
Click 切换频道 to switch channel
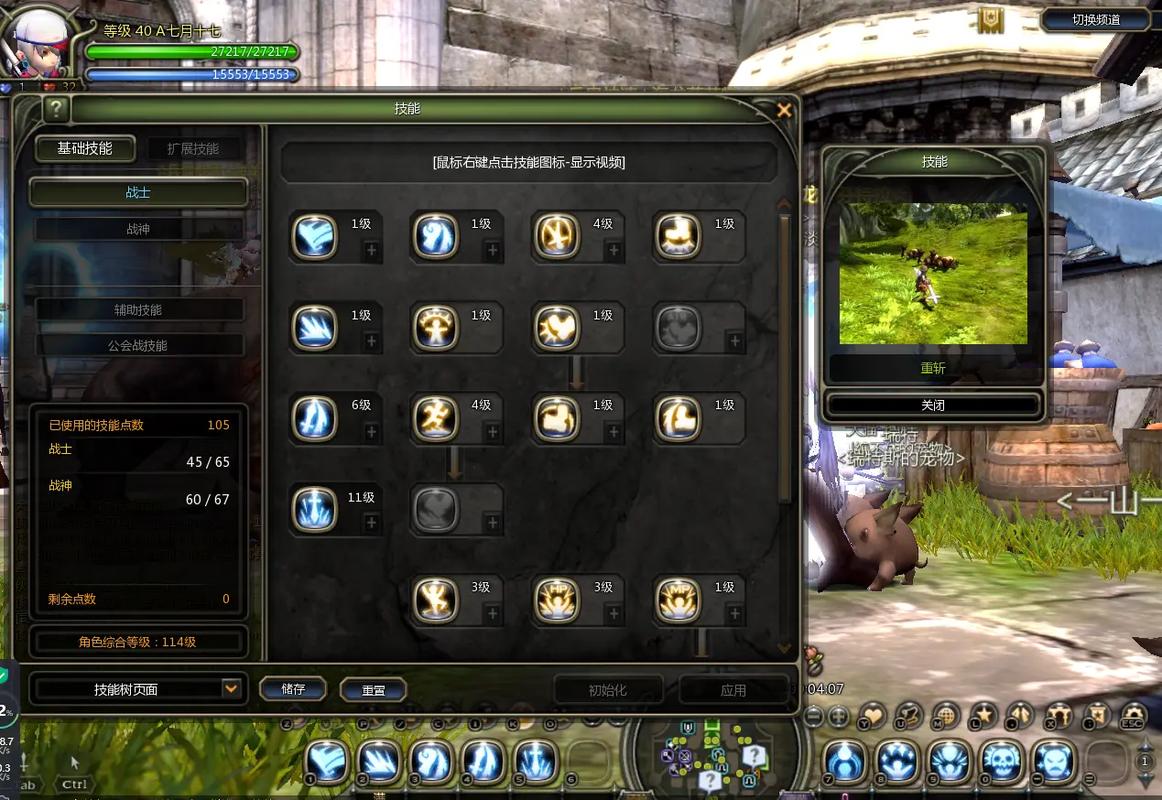pyautogui.click(x=1096, y=19)
